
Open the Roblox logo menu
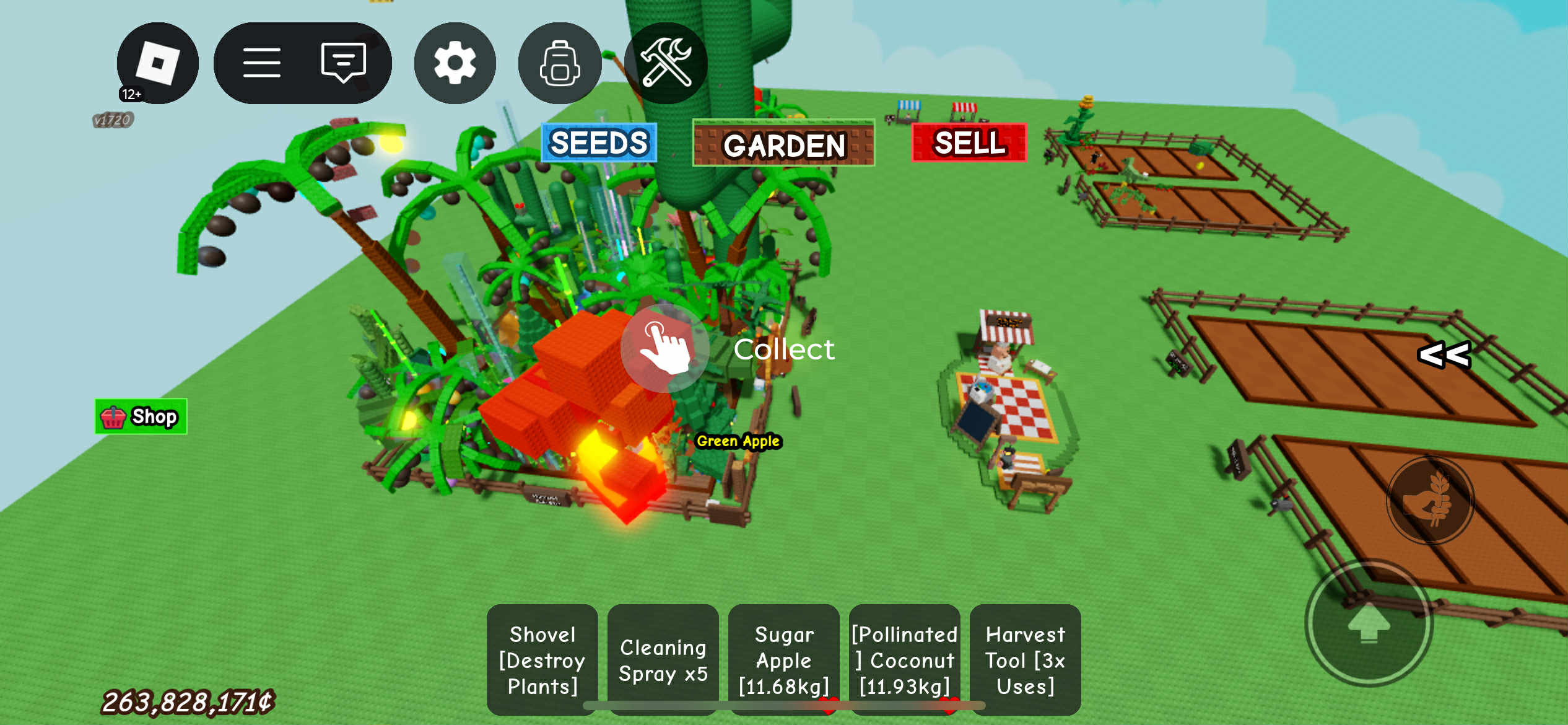click(x=157, y=63)
